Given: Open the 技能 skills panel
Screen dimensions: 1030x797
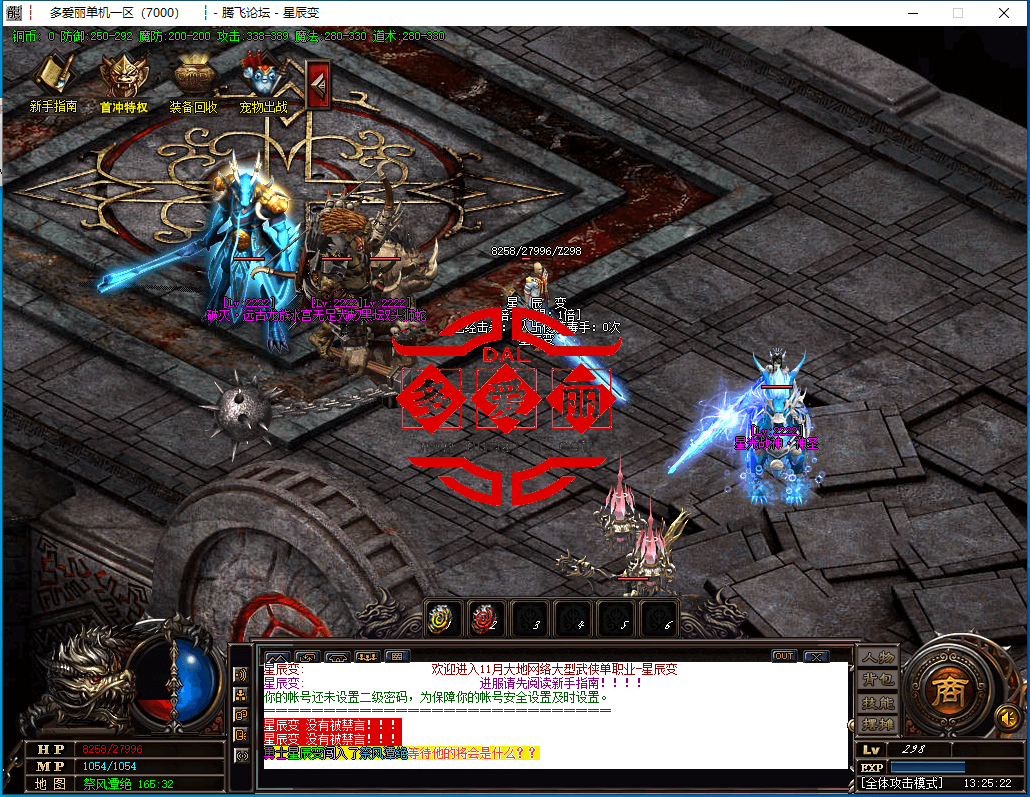Looking at the screenshot, I should click(x=878, y=703).
